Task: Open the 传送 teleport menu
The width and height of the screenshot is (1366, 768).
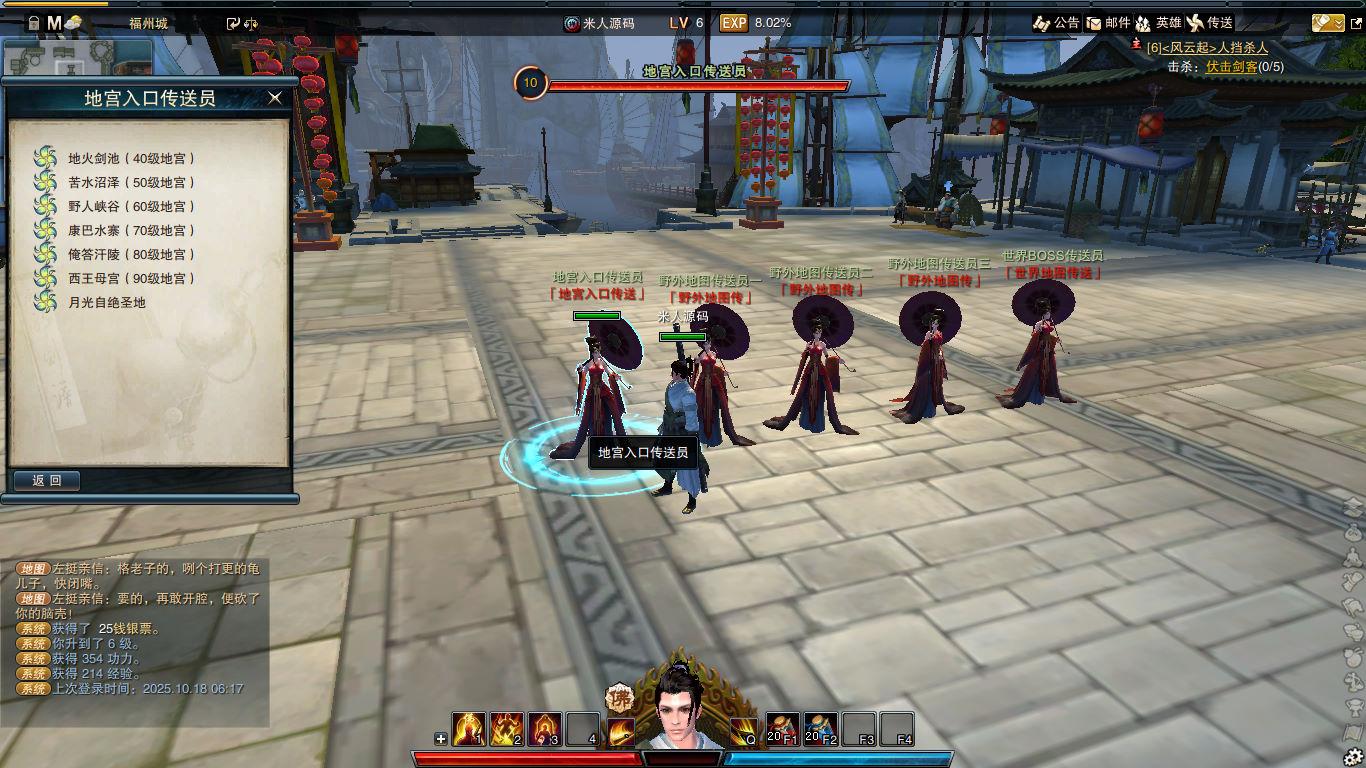Action: tap(1209, 23)
